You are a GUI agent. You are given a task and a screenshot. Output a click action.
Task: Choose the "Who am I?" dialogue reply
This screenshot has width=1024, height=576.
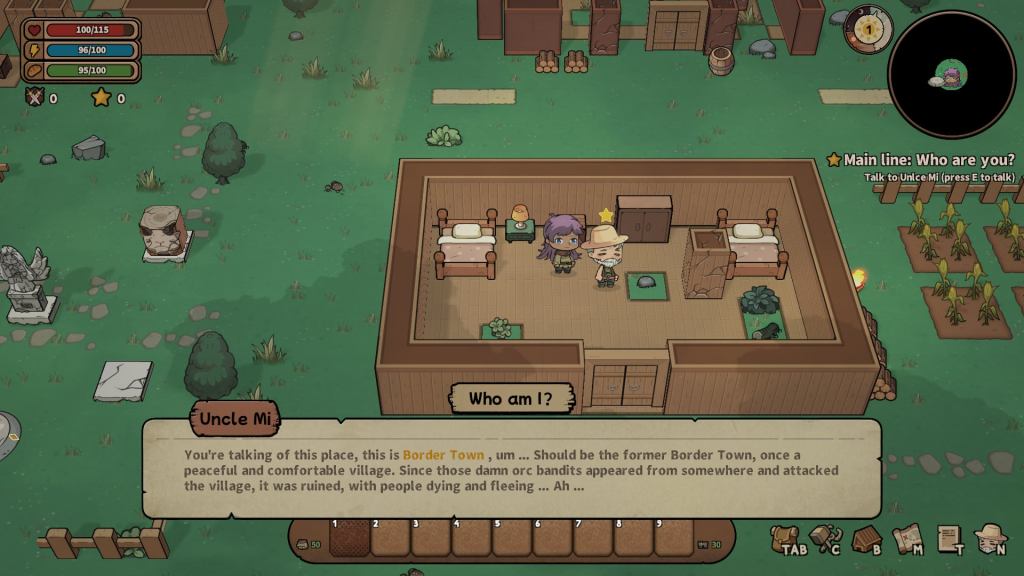tap(512, 399)
